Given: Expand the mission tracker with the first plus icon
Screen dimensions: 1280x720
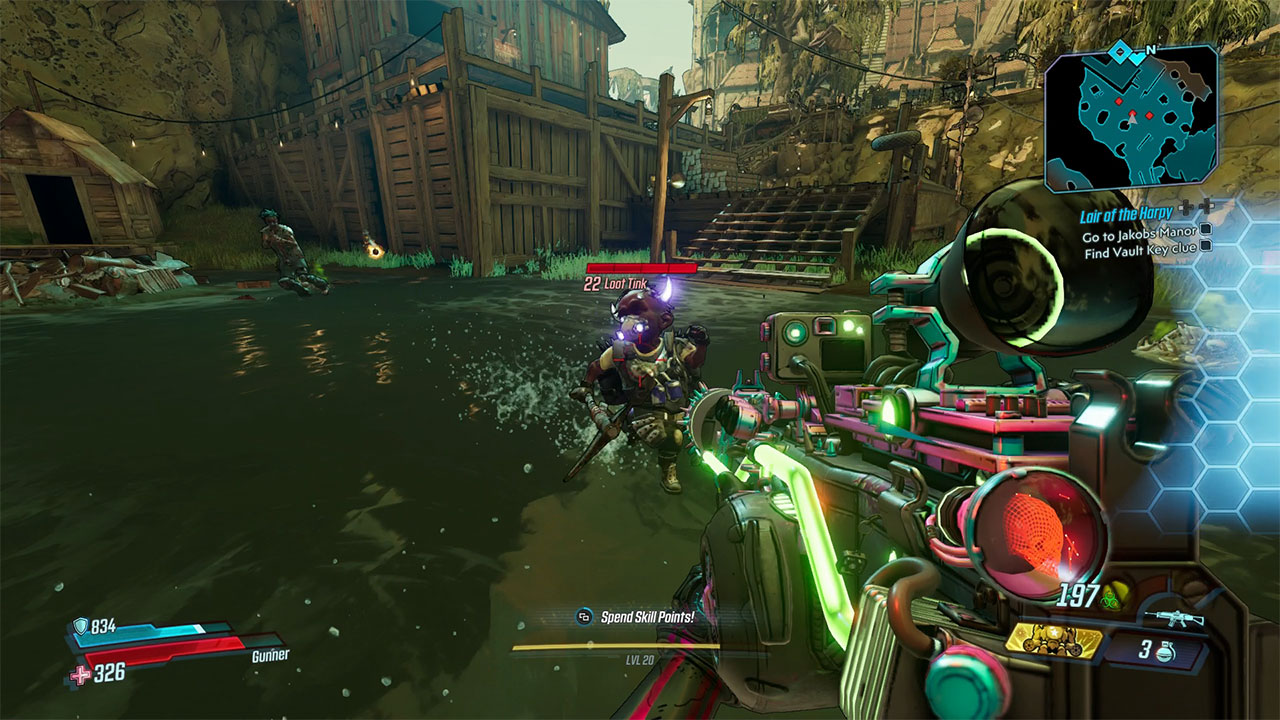Looking at the screenshot, I should coord(1186,207).
